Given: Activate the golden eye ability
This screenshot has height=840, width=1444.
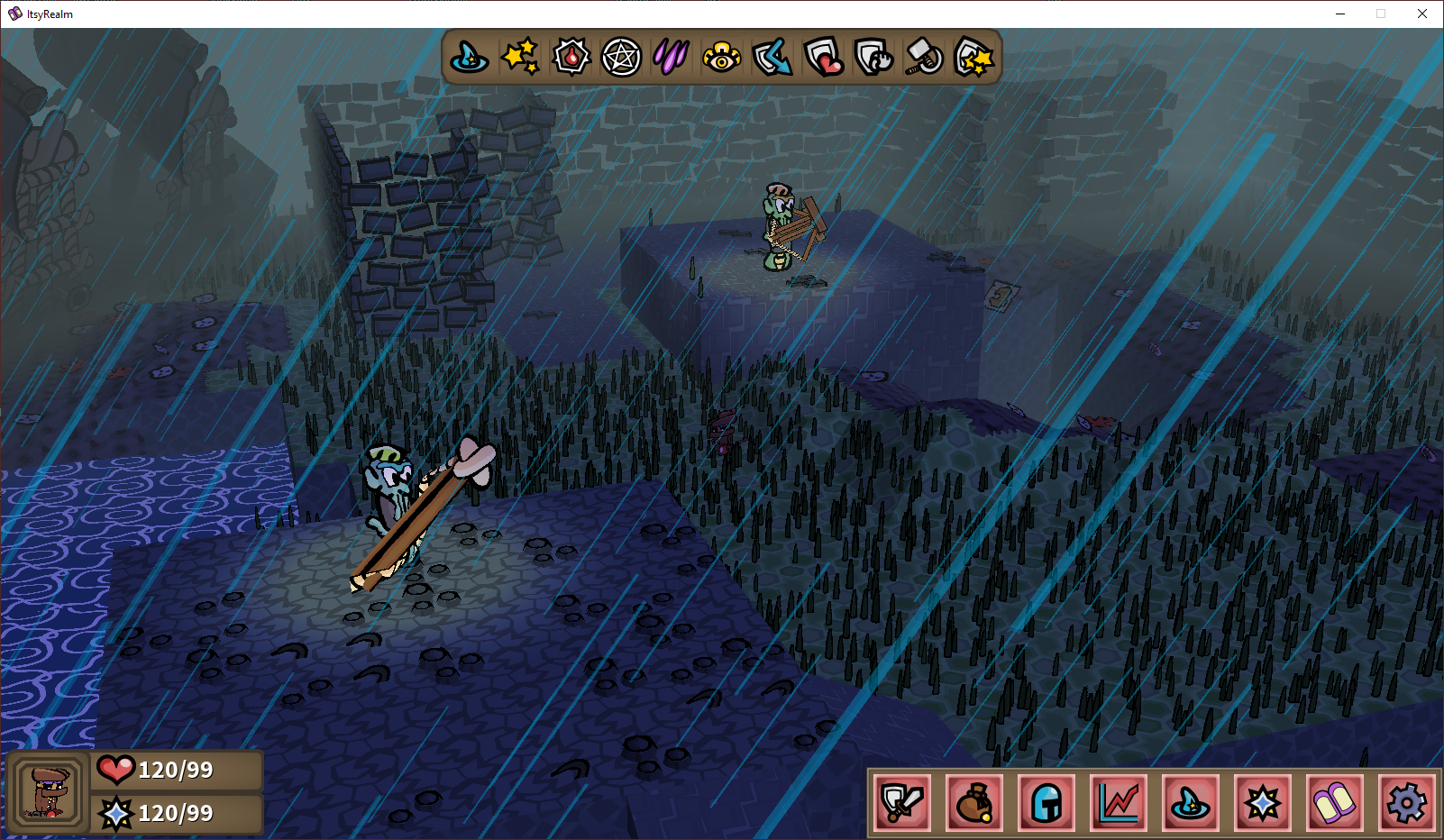Looking at the screenshot, I should point(722,58).
